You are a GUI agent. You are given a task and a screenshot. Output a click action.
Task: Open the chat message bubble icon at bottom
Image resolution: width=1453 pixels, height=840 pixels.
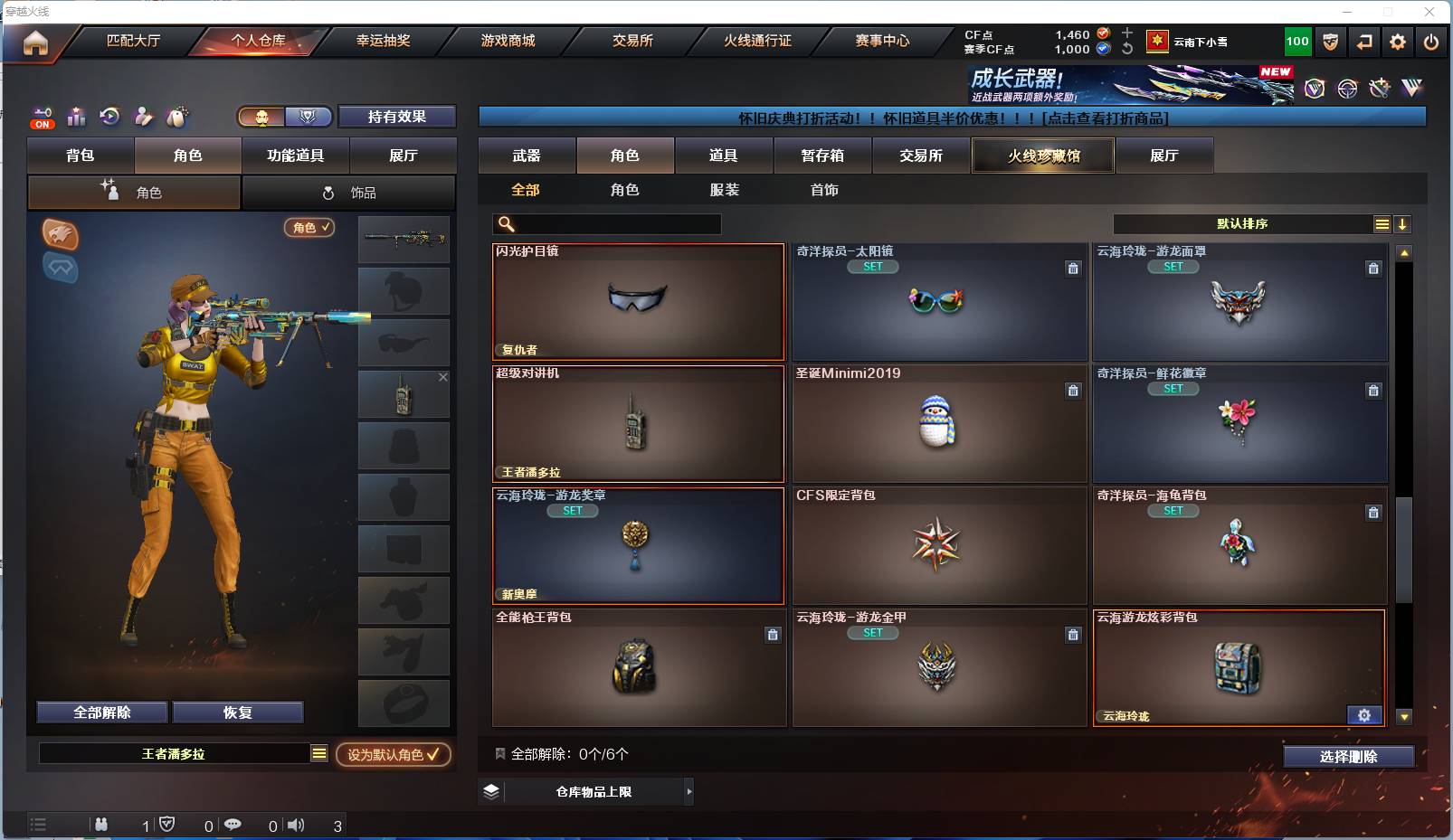pos(234,825)
